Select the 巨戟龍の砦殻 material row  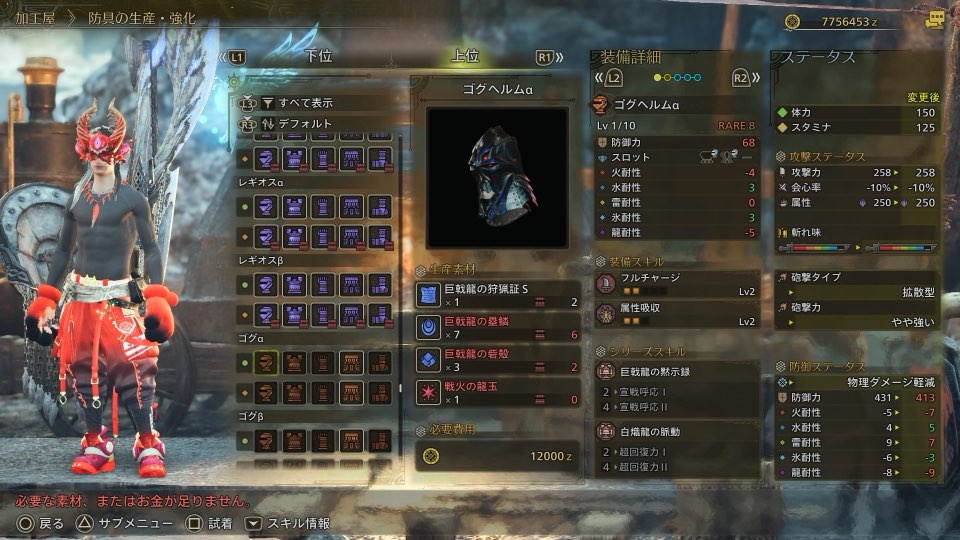498,359
